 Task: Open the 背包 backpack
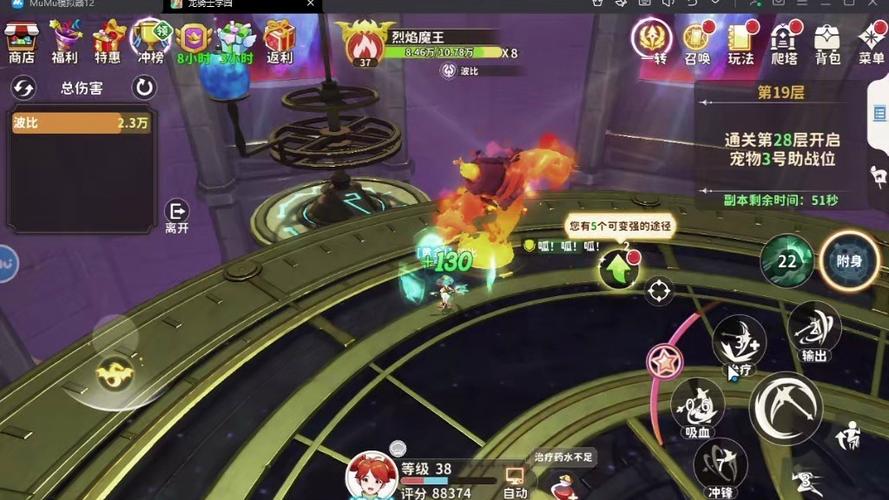[828, 40]
